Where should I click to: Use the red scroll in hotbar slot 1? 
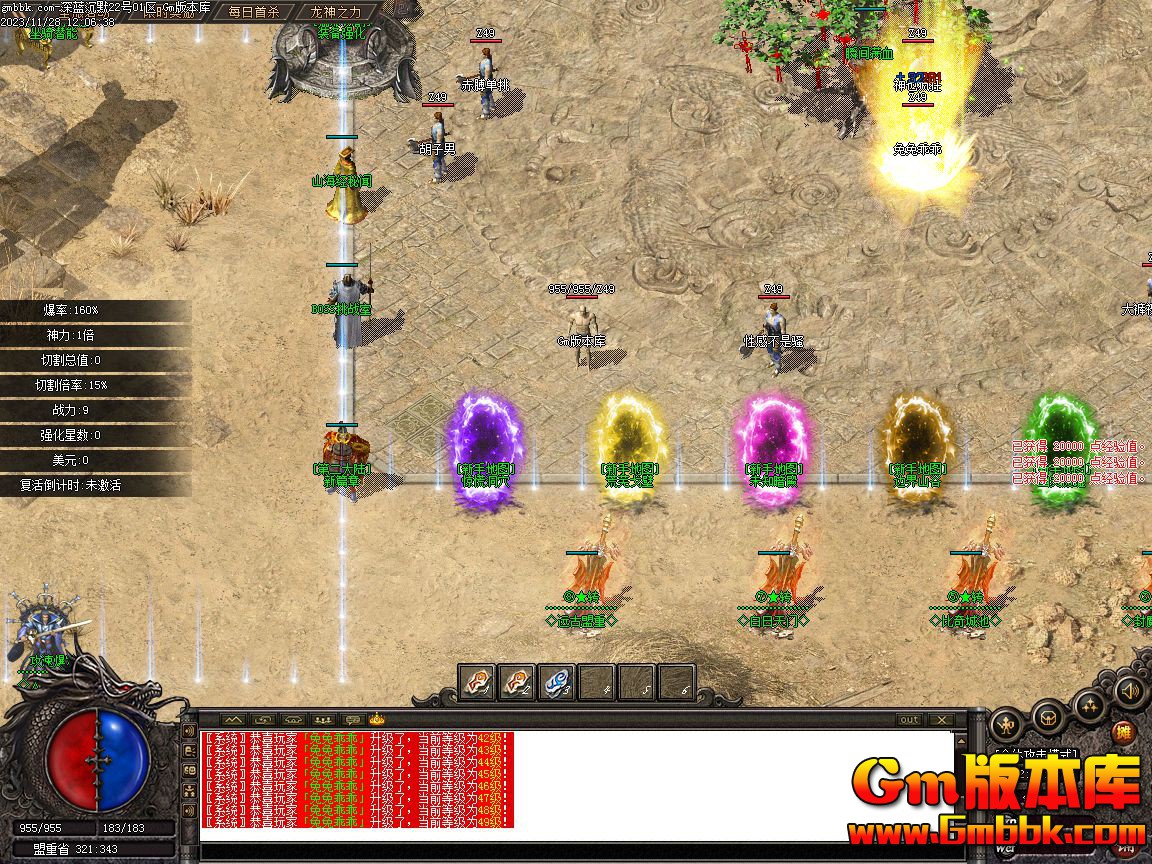477,682
